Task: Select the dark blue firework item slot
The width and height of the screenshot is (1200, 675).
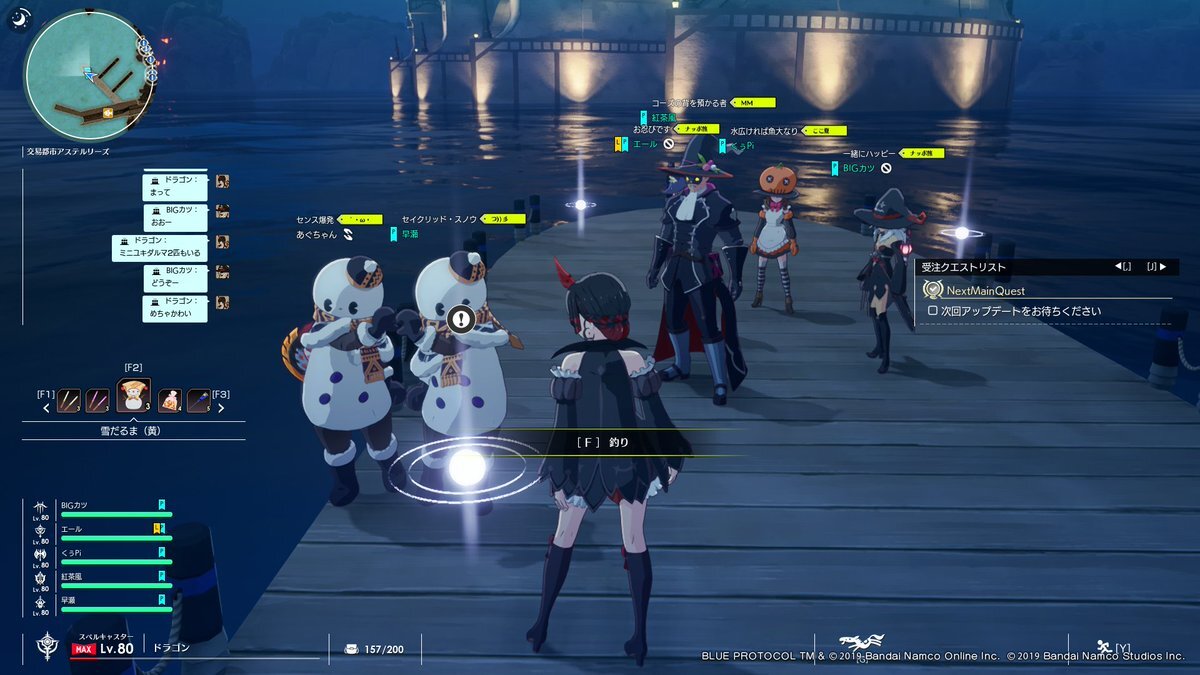Action: [x=199, y=401]
